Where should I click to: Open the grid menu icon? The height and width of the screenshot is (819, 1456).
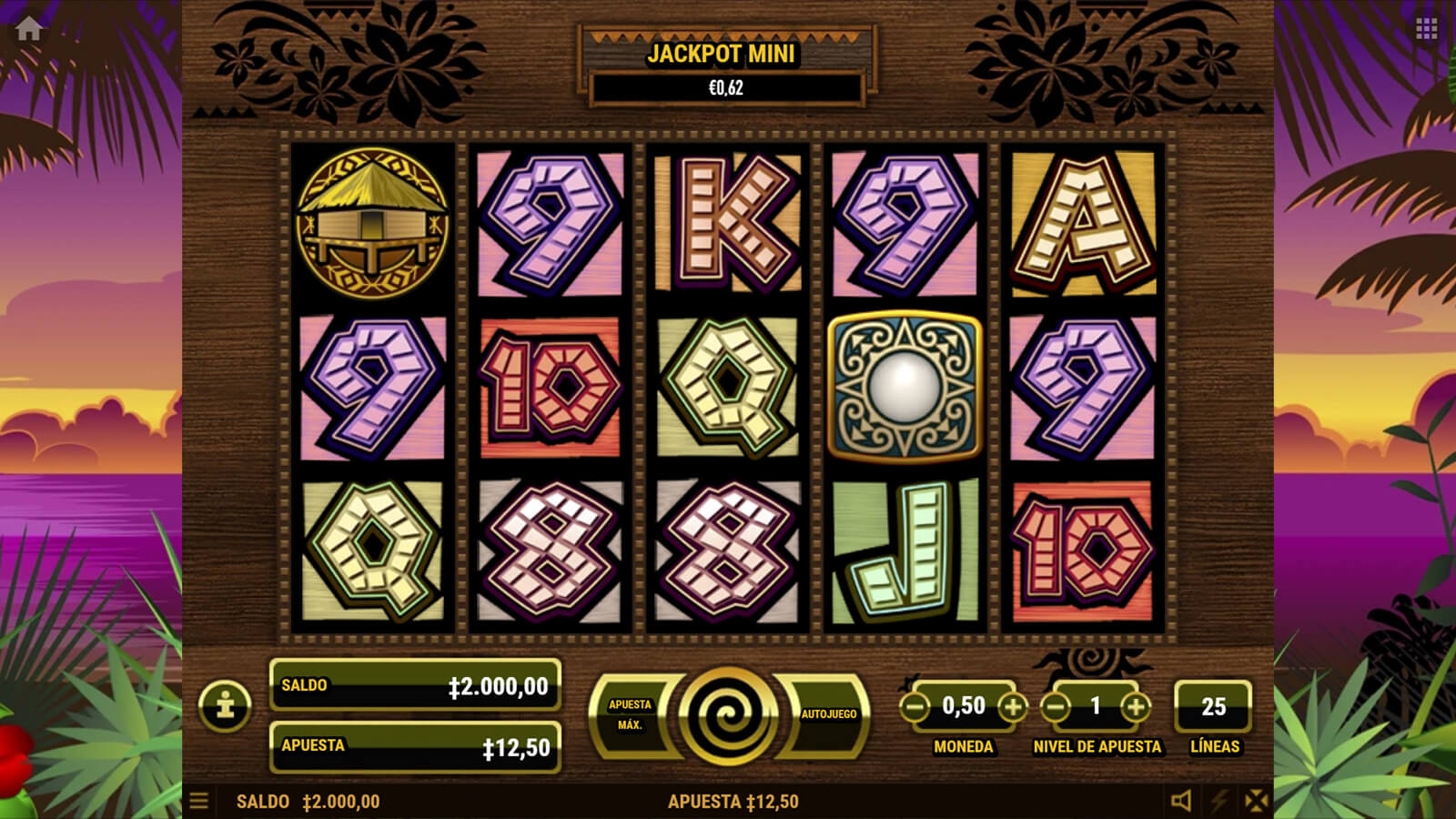1426,29
